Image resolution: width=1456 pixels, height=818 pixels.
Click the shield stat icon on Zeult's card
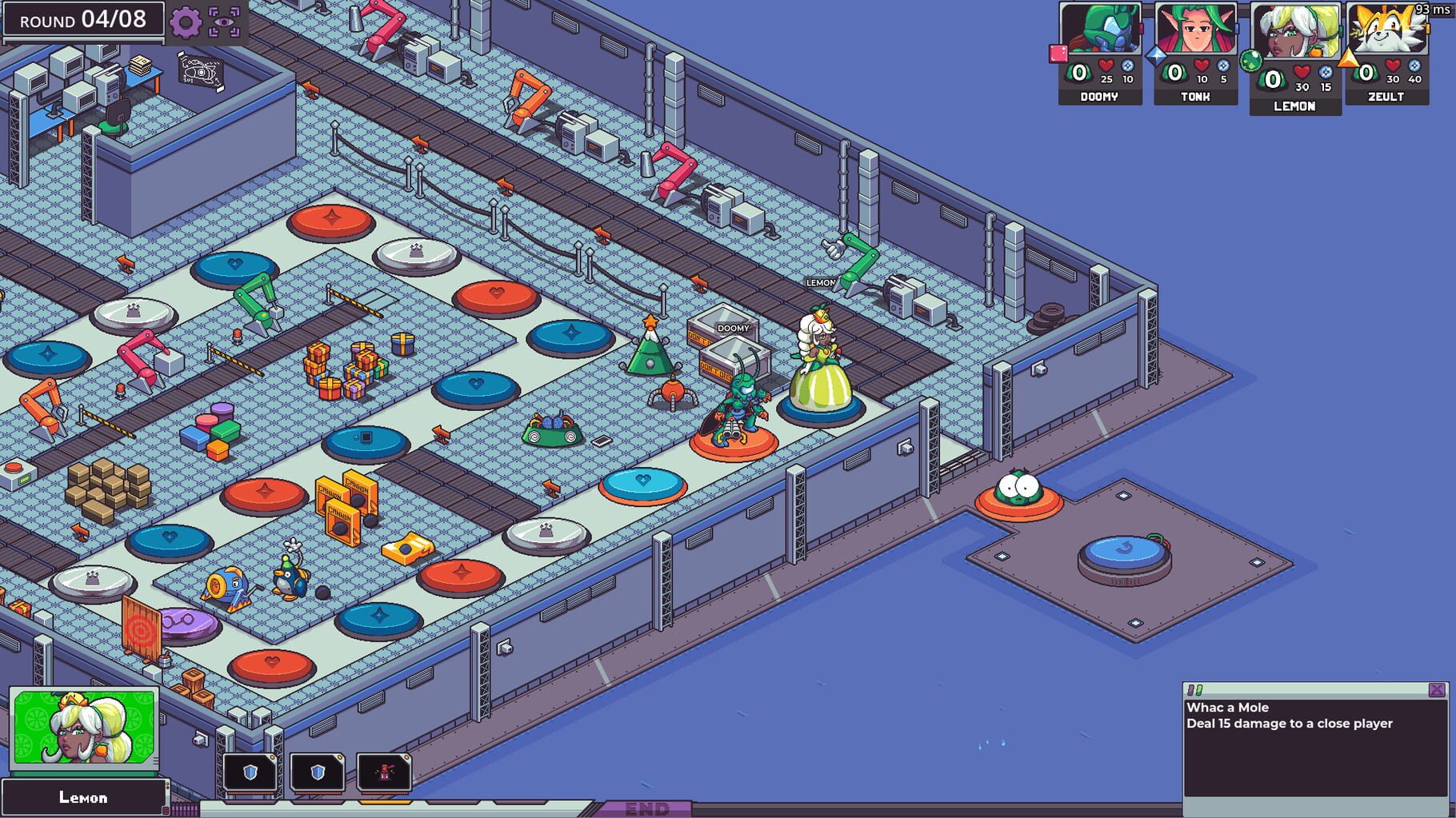[1414, 66]
